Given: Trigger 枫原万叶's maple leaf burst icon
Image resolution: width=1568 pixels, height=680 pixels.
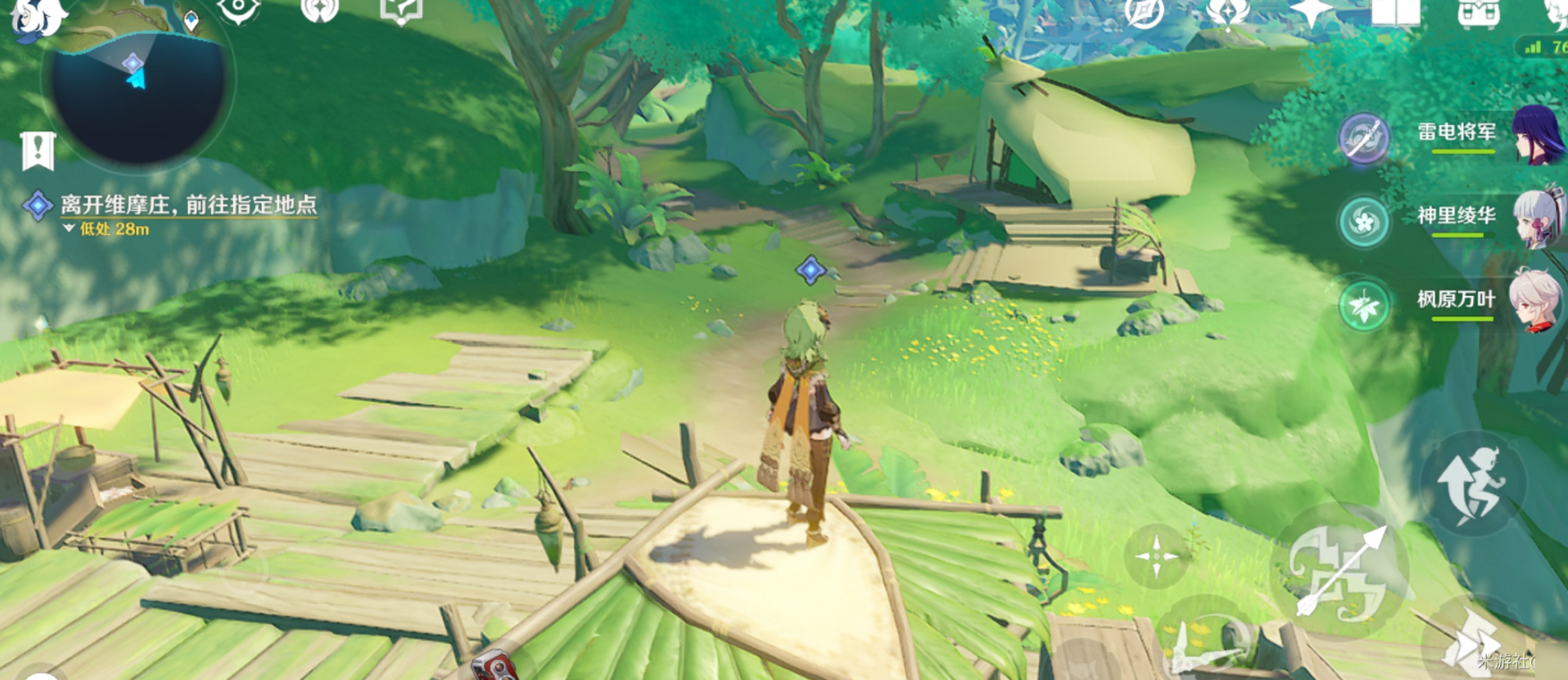Looking at the screenshot, I should [1364, 305].
